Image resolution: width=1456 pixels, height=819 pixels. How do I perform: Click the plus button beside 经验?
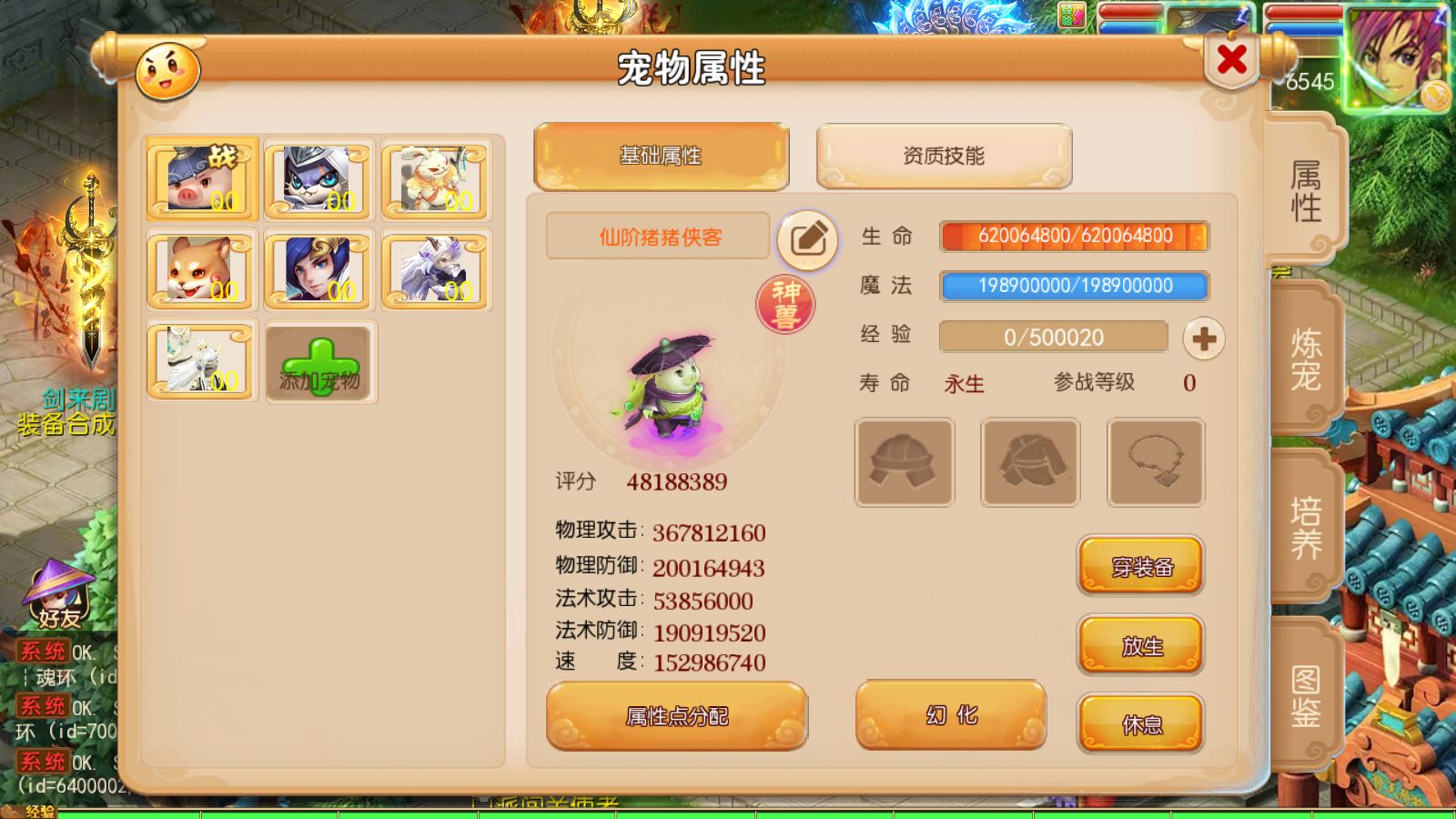tap(1205, 338)
